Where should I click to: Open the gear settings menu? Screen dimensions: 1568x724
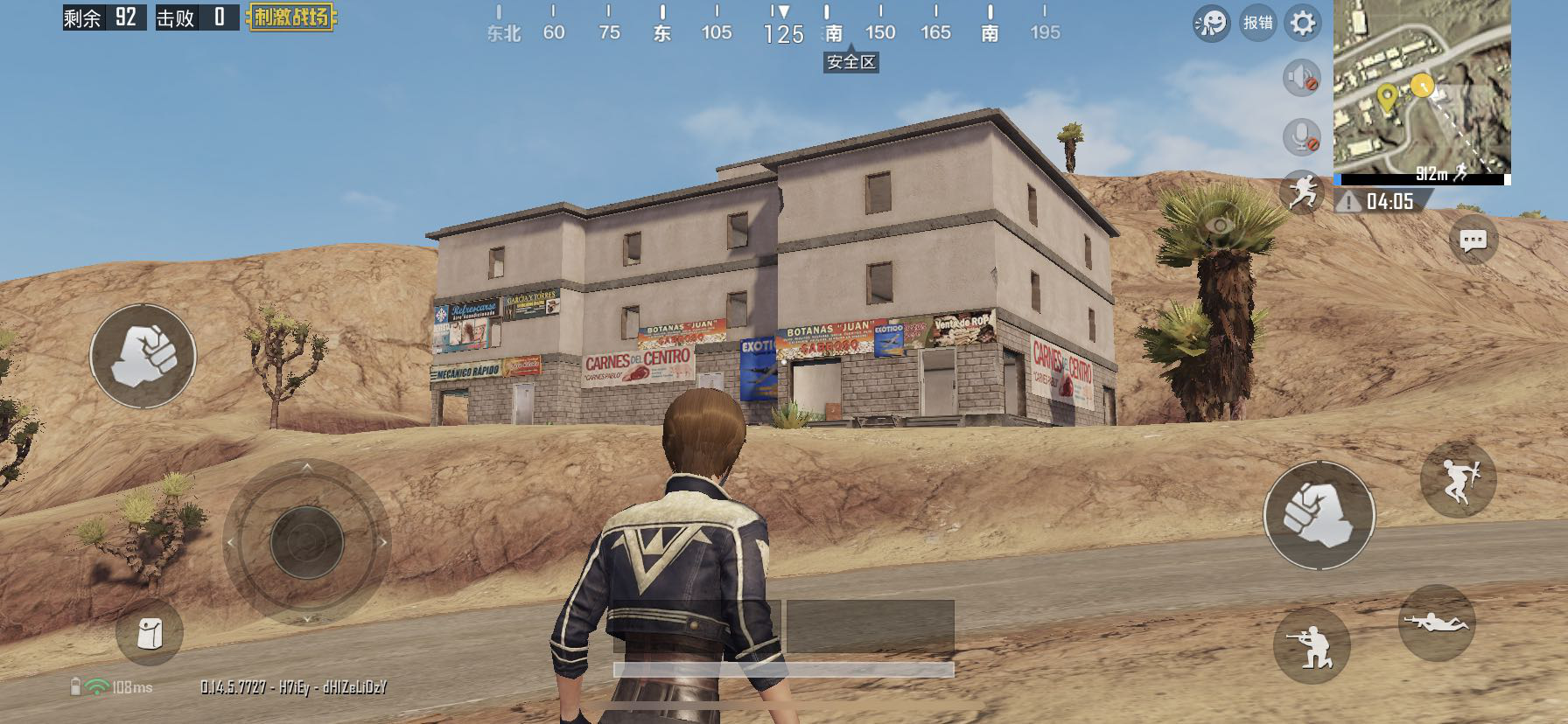1302,23
